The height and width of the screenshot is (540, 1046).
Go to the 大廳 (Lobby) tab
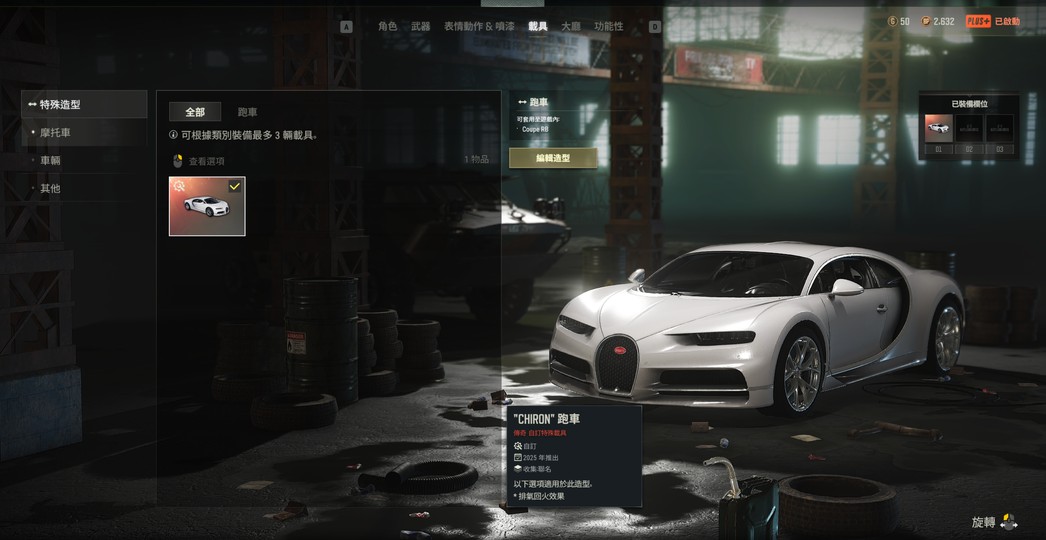570,26
